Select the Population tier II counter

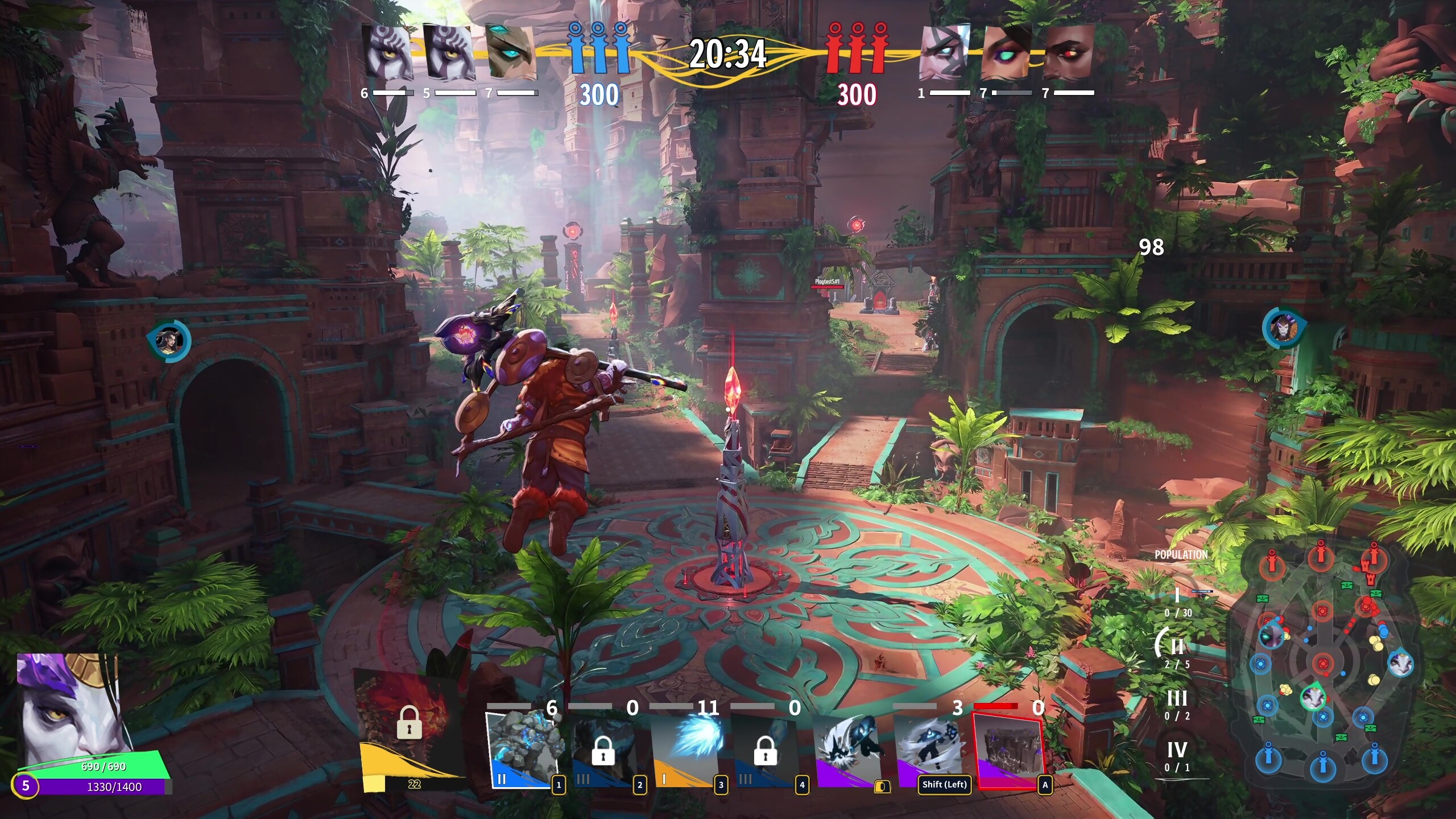point(1176,651)
